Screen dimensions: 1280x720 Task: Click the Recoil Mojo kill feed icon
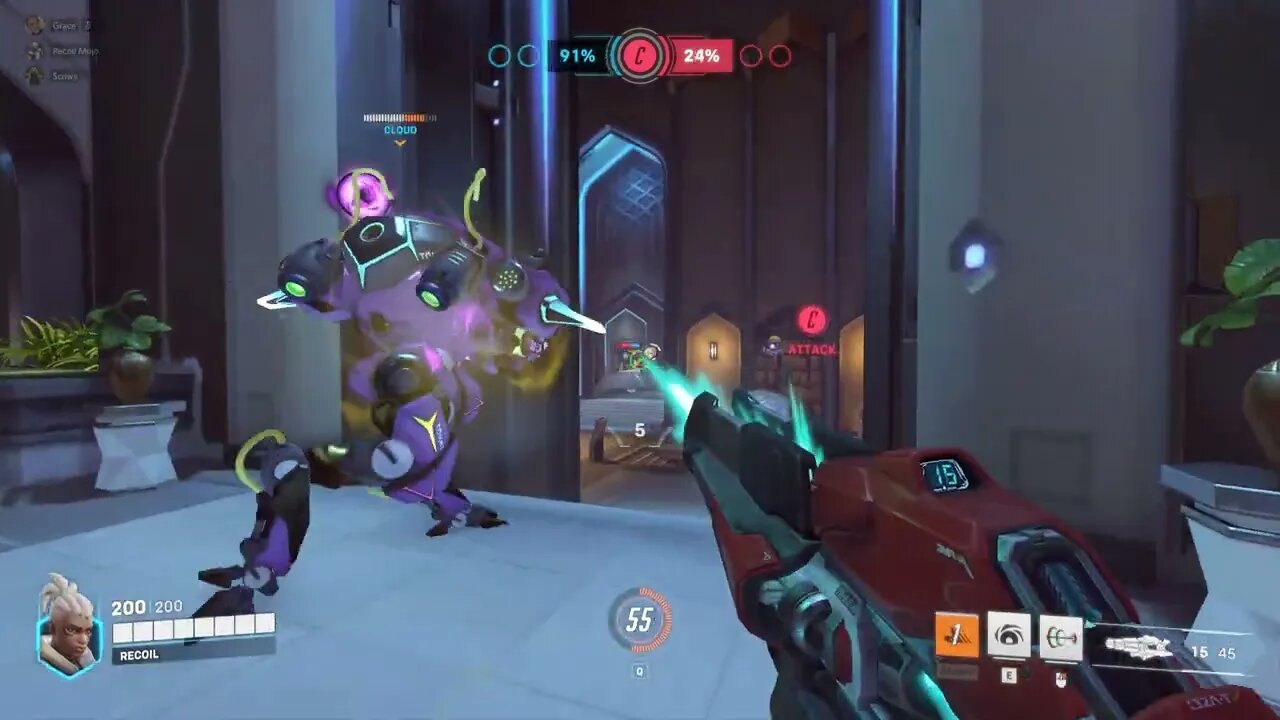point(34,51)
